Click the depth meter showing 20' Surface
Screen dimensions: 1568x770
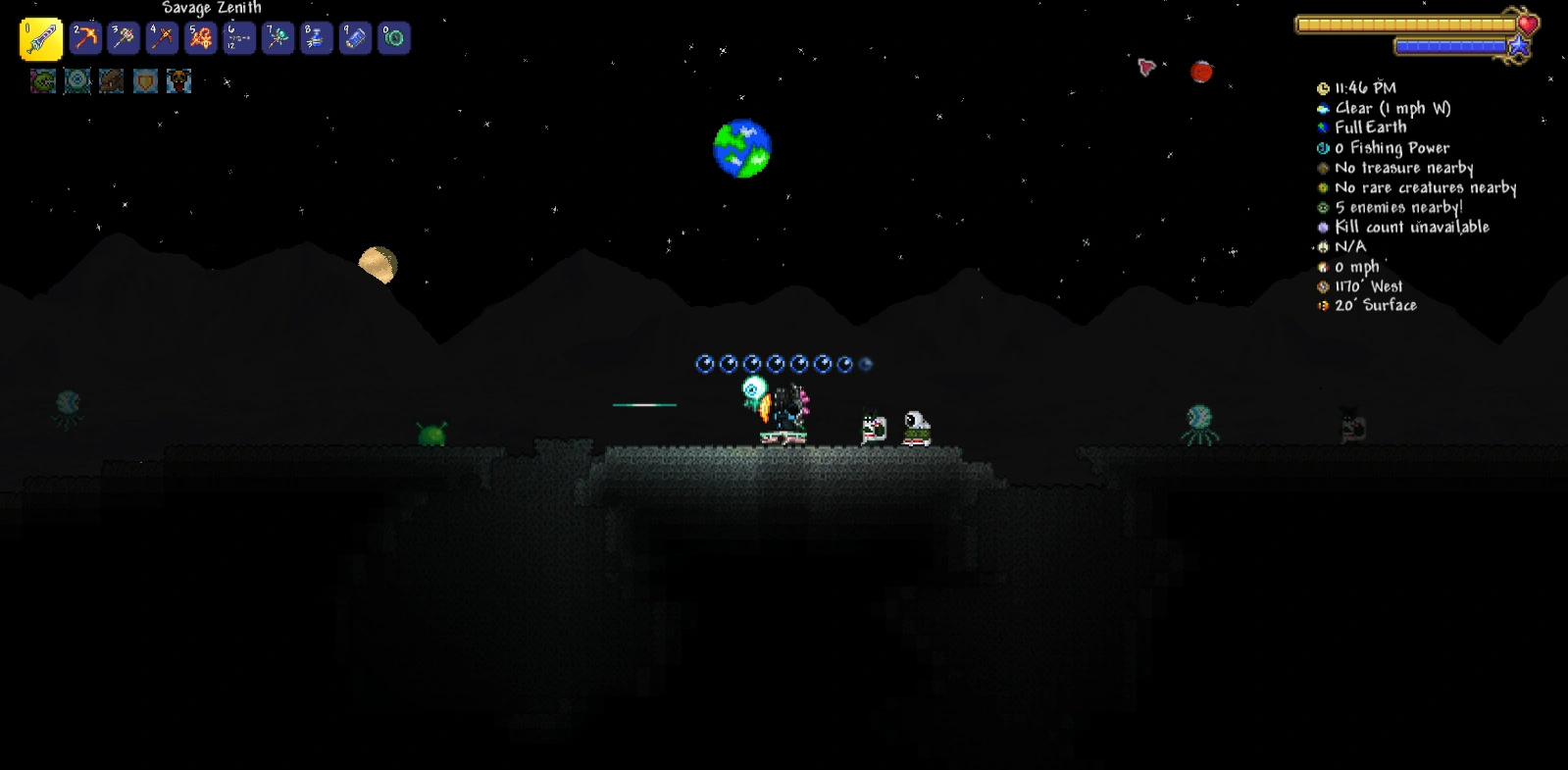click(x=1323, y=305)
